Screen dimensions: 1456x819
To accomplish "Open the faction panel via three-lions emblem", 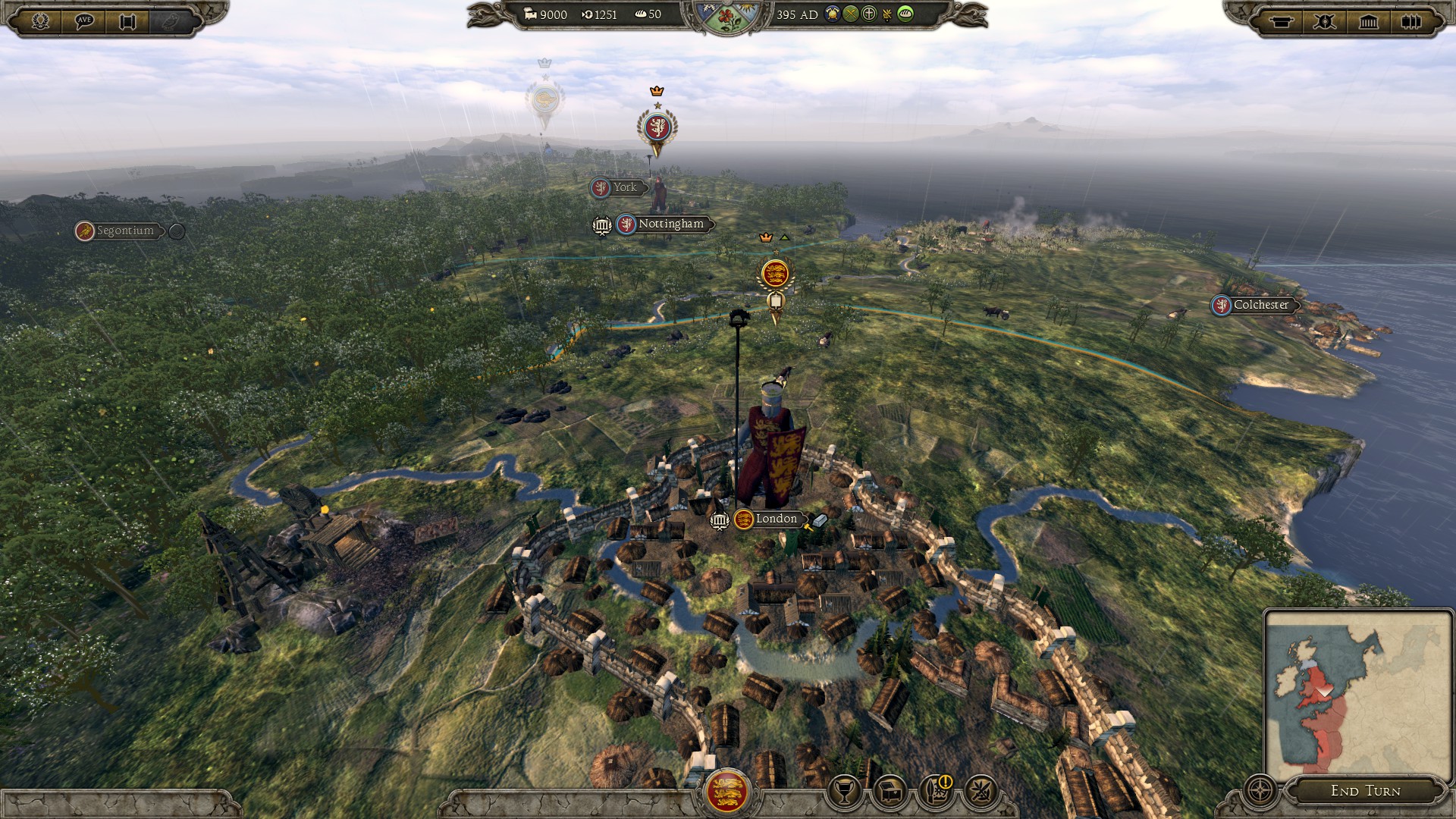I will pyautogui.click(x=726, y=792).
